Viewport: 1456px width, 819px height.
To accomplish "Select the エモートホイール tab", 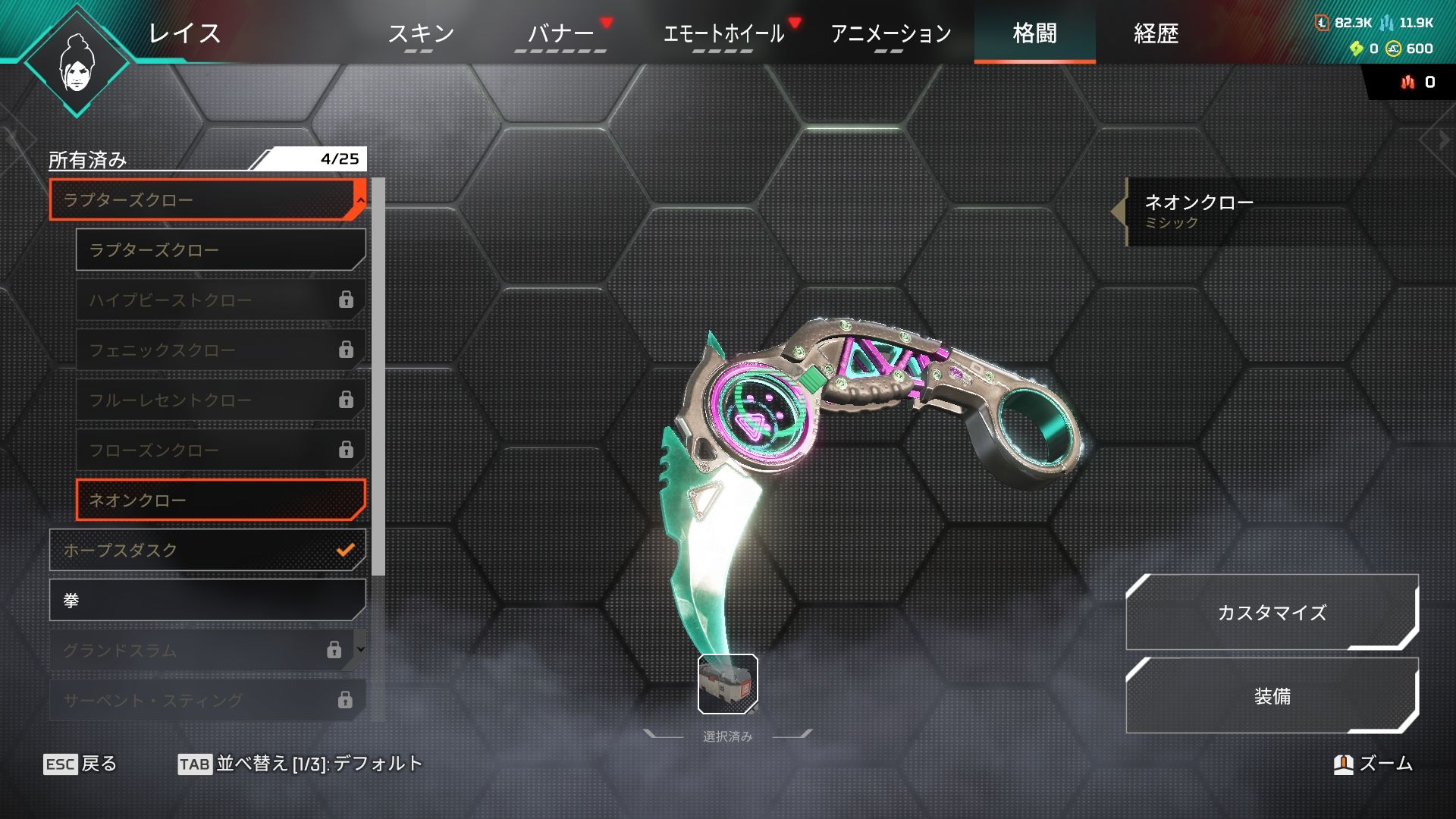I will [x=723, y=33].
